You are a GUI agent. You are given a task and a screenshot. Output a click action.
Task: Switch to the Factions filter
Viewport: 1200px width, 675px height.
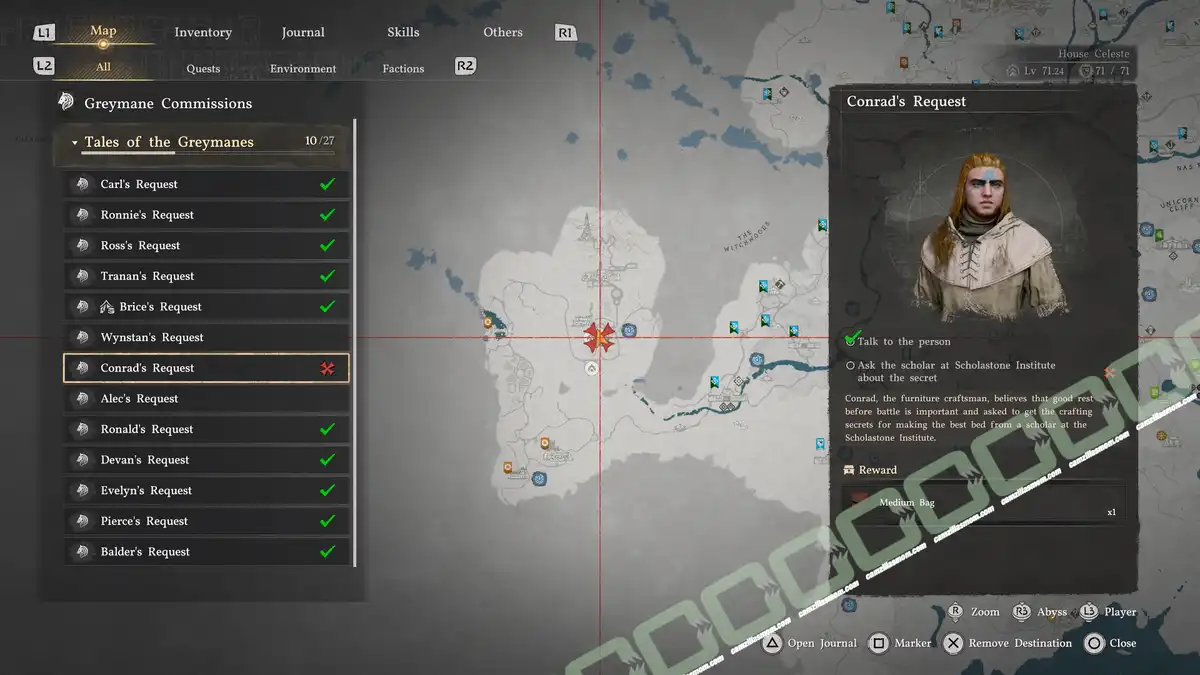pos(403,68)
